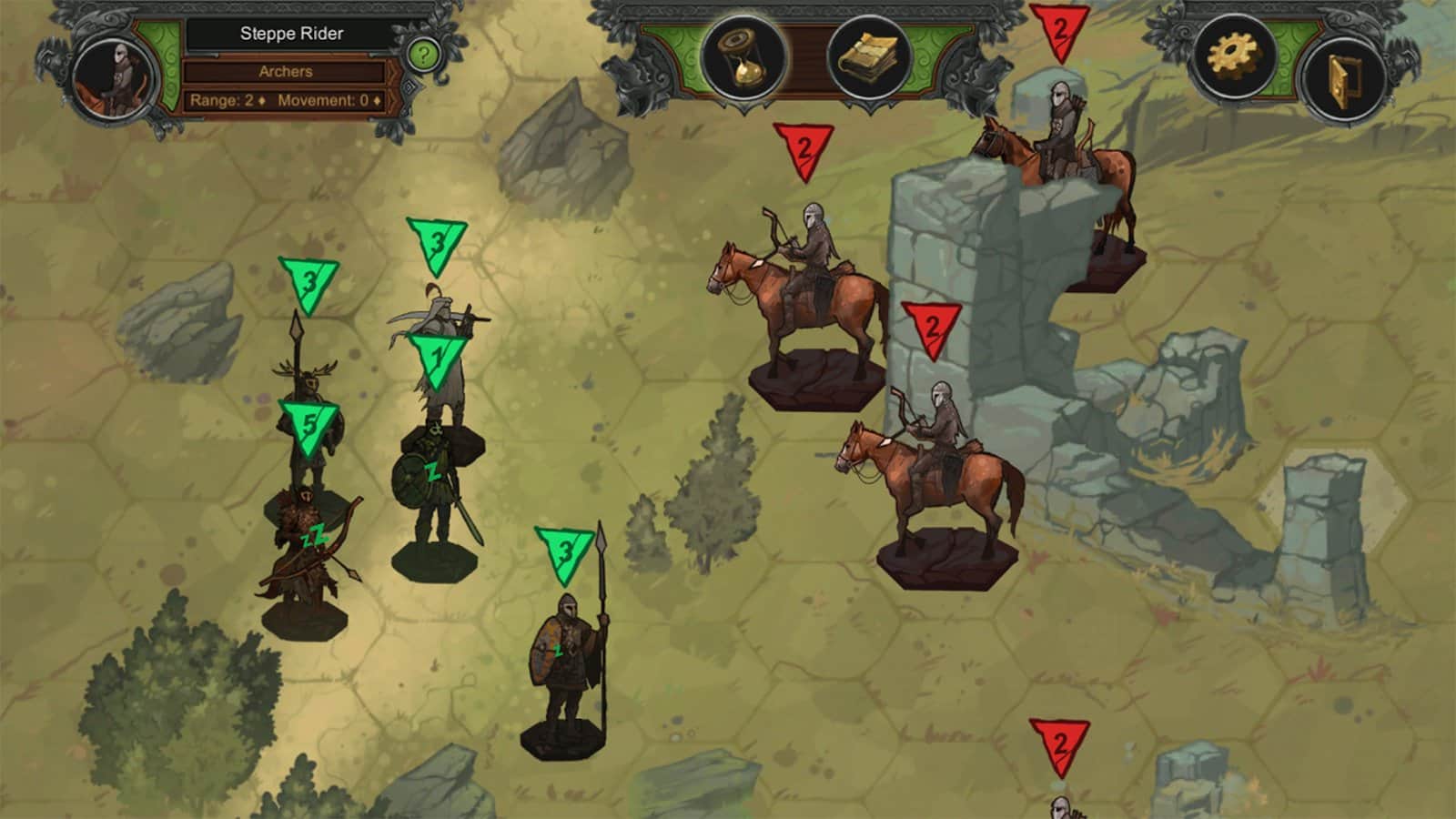Click the Archers unit type label
This screenshot has height=819, width=1456.
point(286,71)
